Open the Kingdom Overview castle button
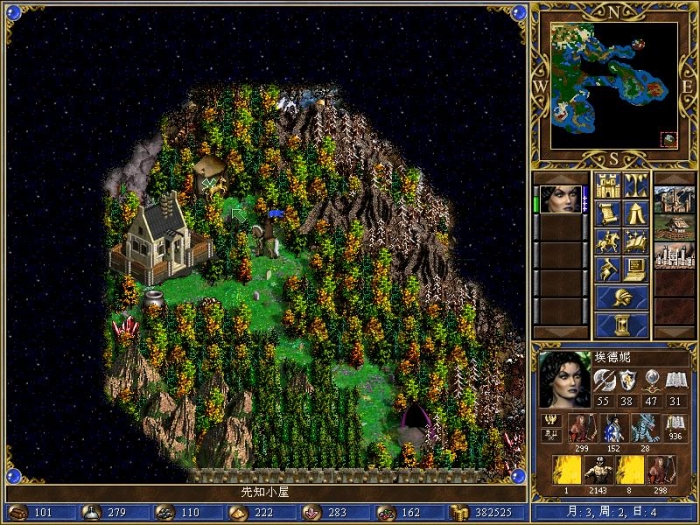The height and width of the screenshot is (525, 700). point(607,185)
